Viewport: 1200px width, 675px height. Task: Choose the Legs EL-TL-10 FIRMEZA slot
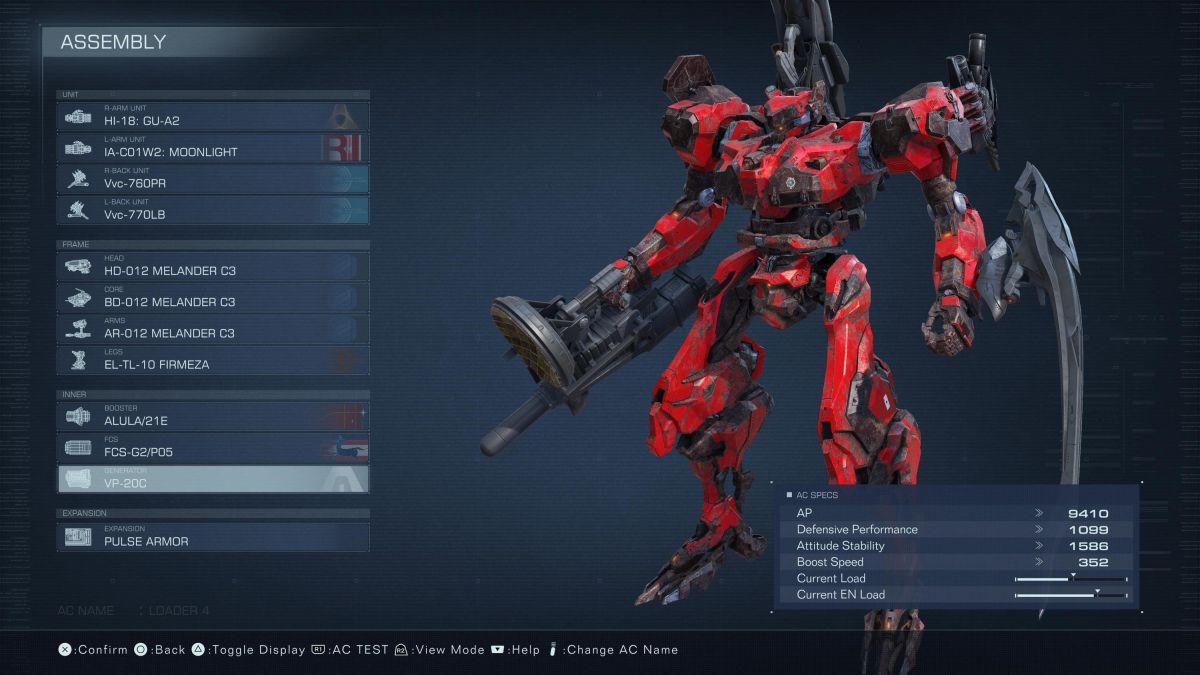tap(213, 360)
